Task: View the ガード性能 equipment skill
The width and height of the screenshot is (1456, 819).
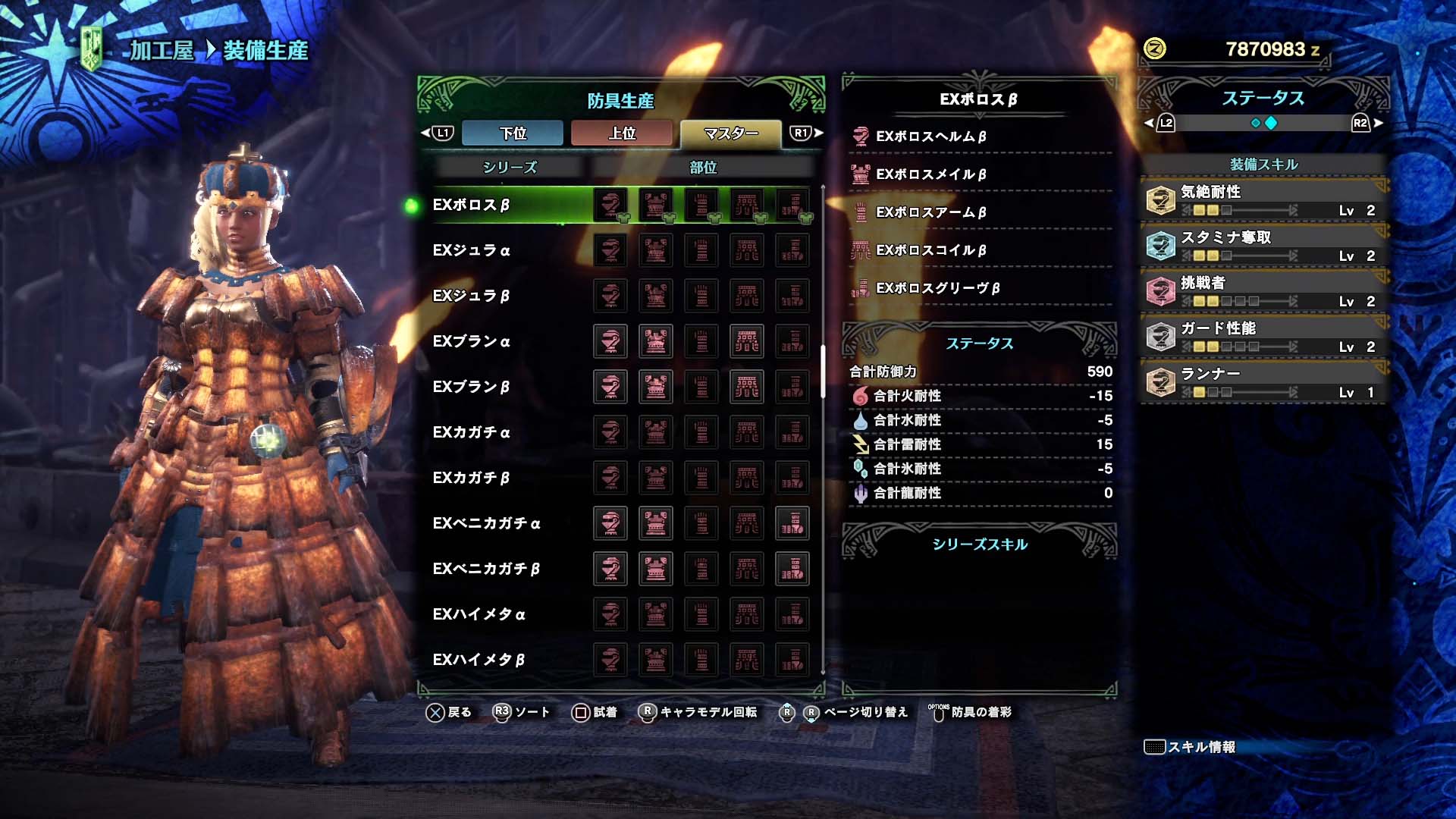Action: (x=1263, y=337)
